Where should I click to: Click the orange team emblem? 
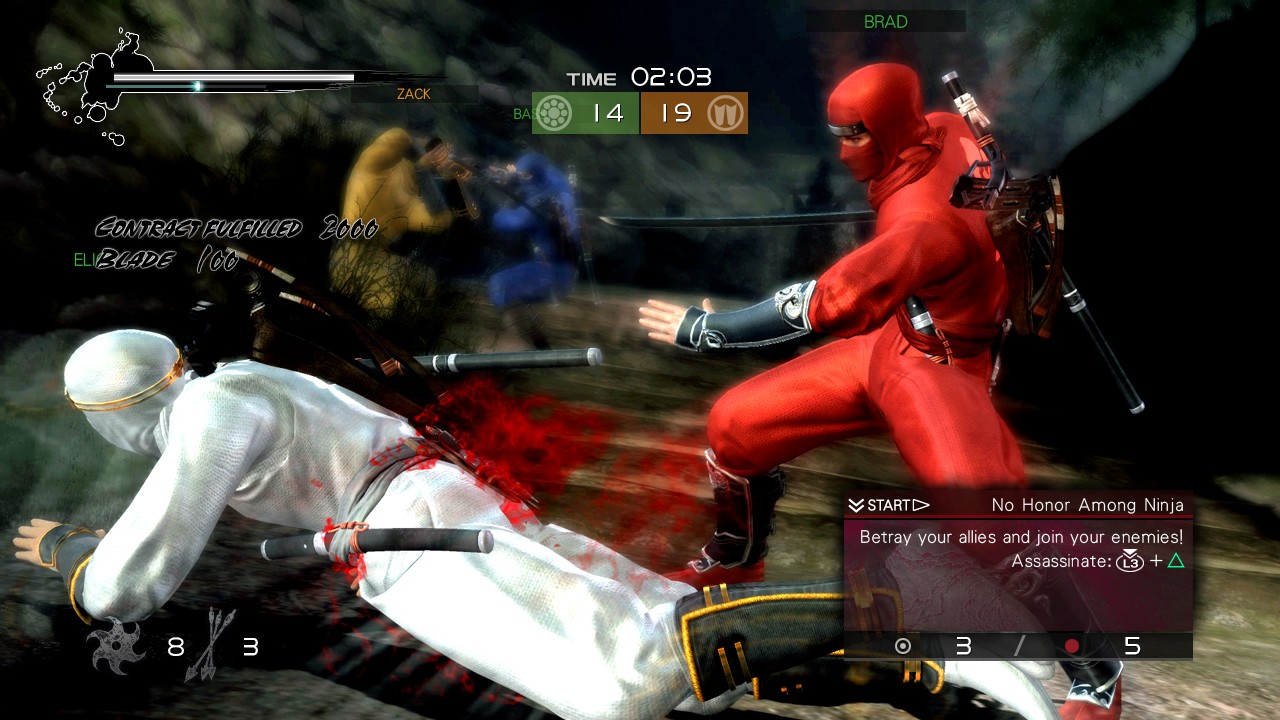tap(724, 114)
